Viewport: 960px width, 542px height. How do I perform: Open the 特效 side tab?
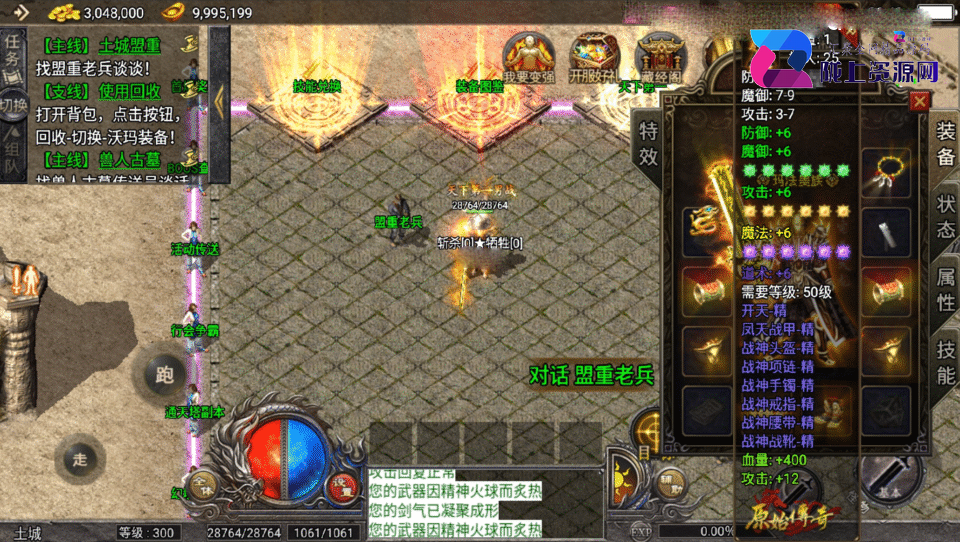point(648,143)
